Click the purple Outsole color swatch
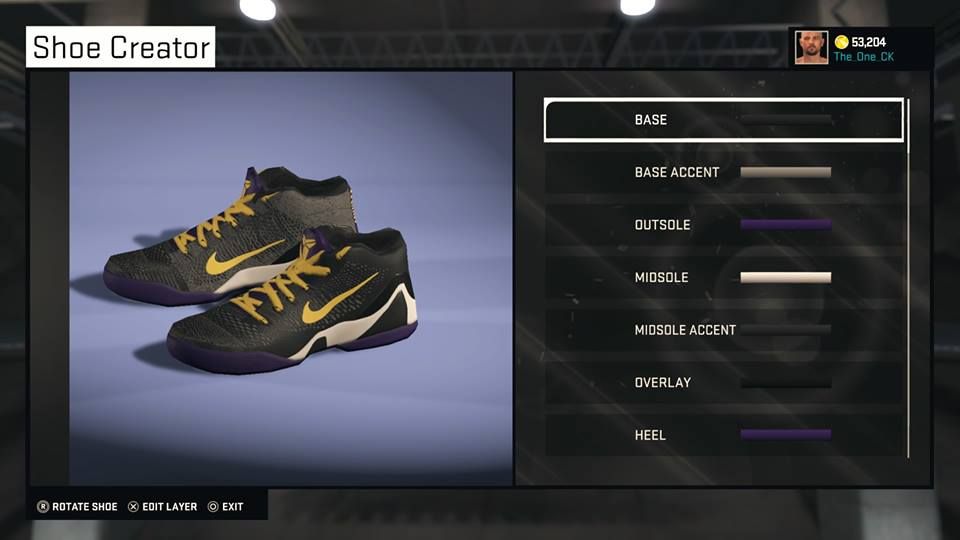This screenshot has height=540, width=960. 785,225
